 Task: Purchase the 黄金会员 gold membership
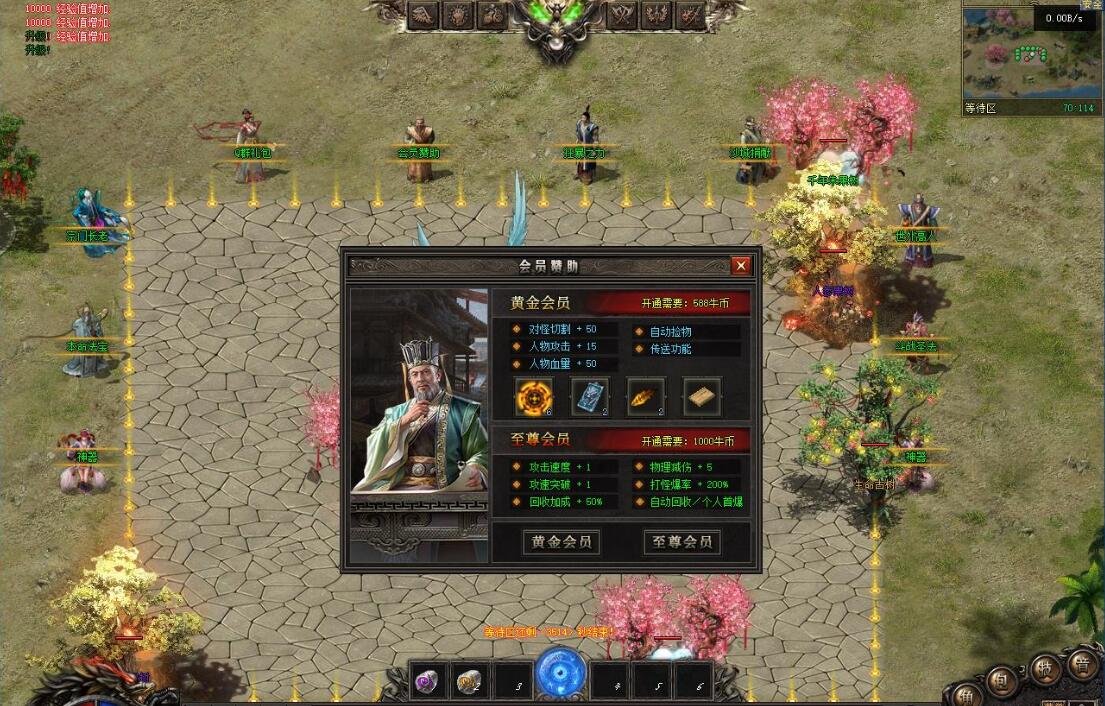[x=560, y=542]
